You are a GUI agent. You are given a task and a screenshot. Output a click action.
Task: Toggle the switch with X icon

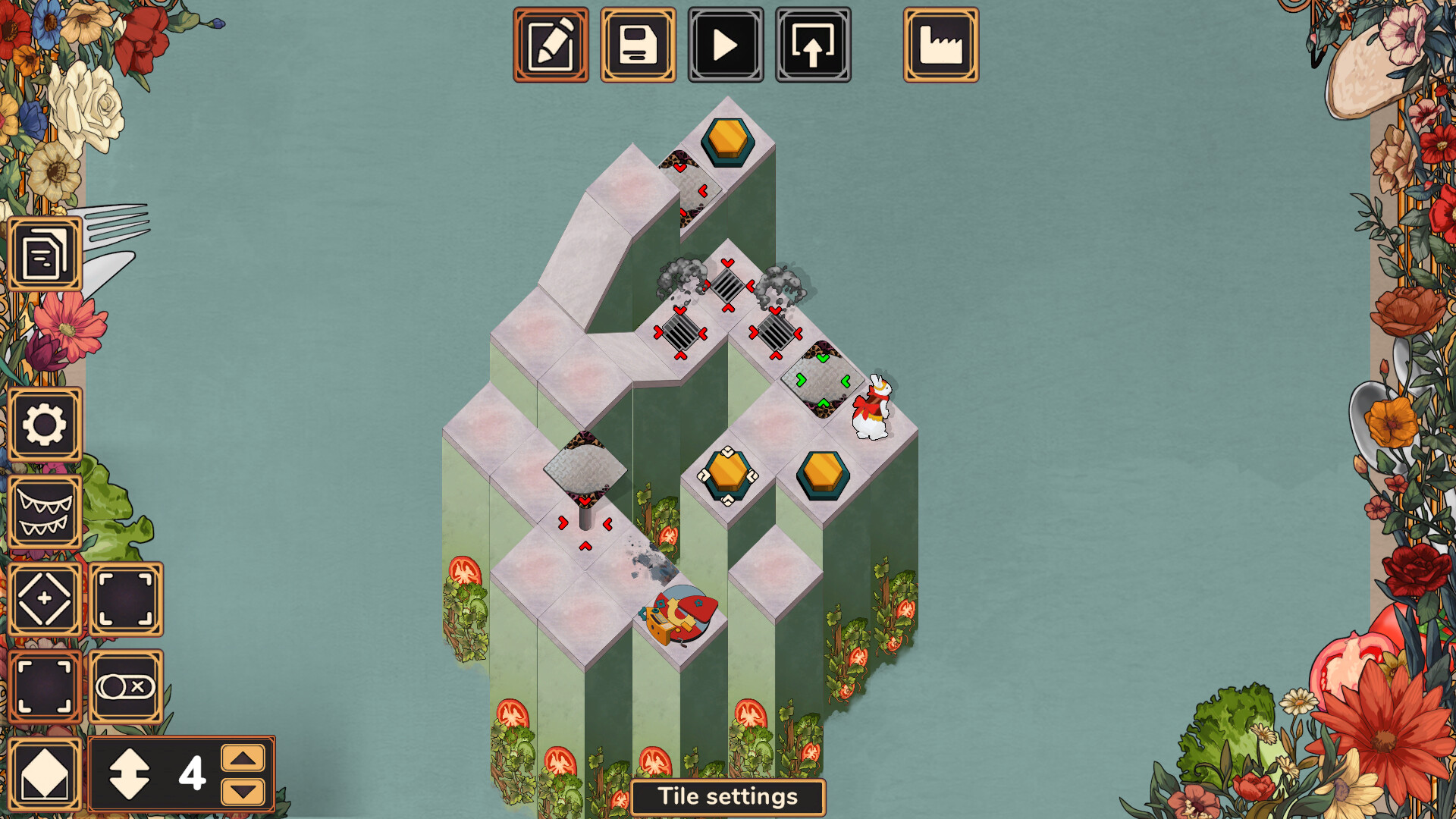coord(126,687)
